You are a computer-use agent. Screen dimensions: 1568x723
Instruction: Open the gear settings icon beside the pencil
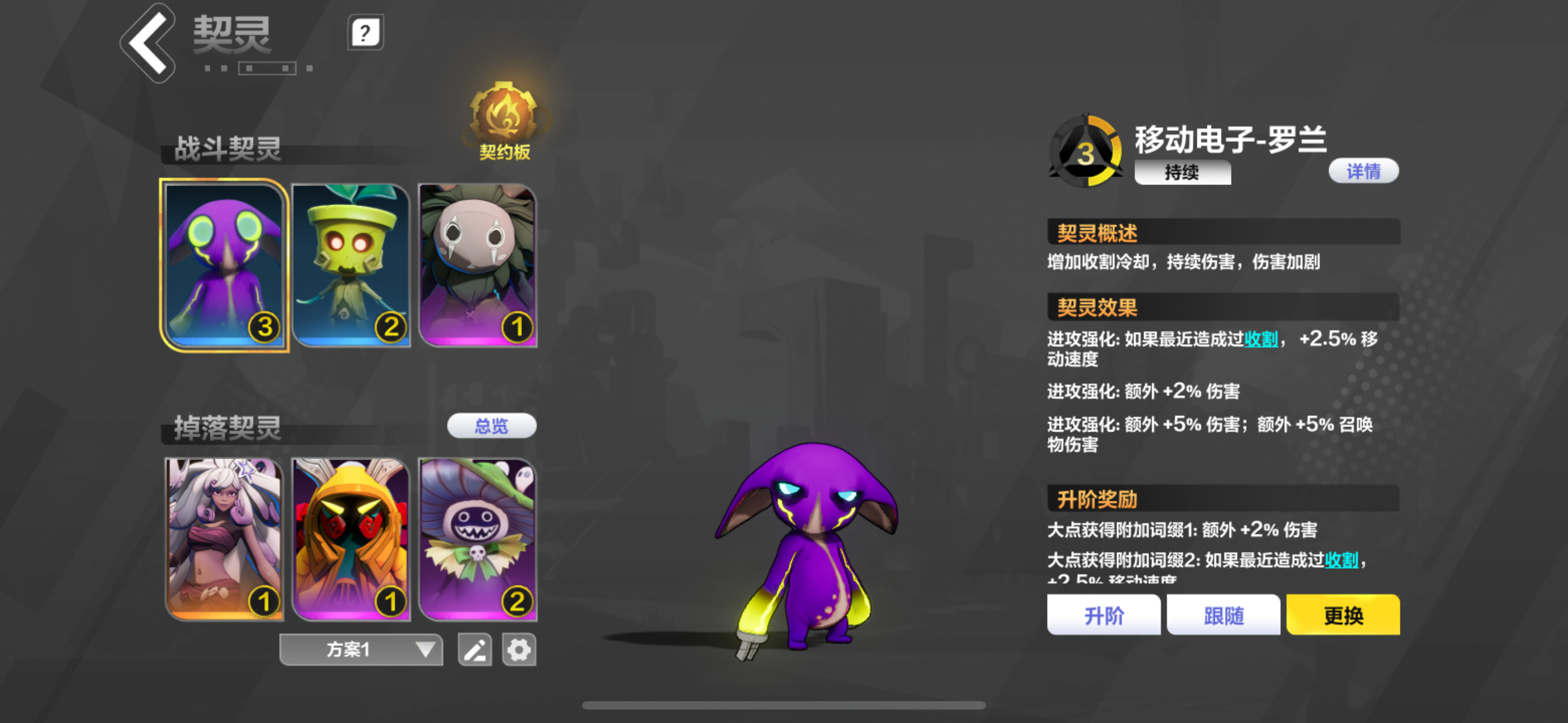(520, 649)
